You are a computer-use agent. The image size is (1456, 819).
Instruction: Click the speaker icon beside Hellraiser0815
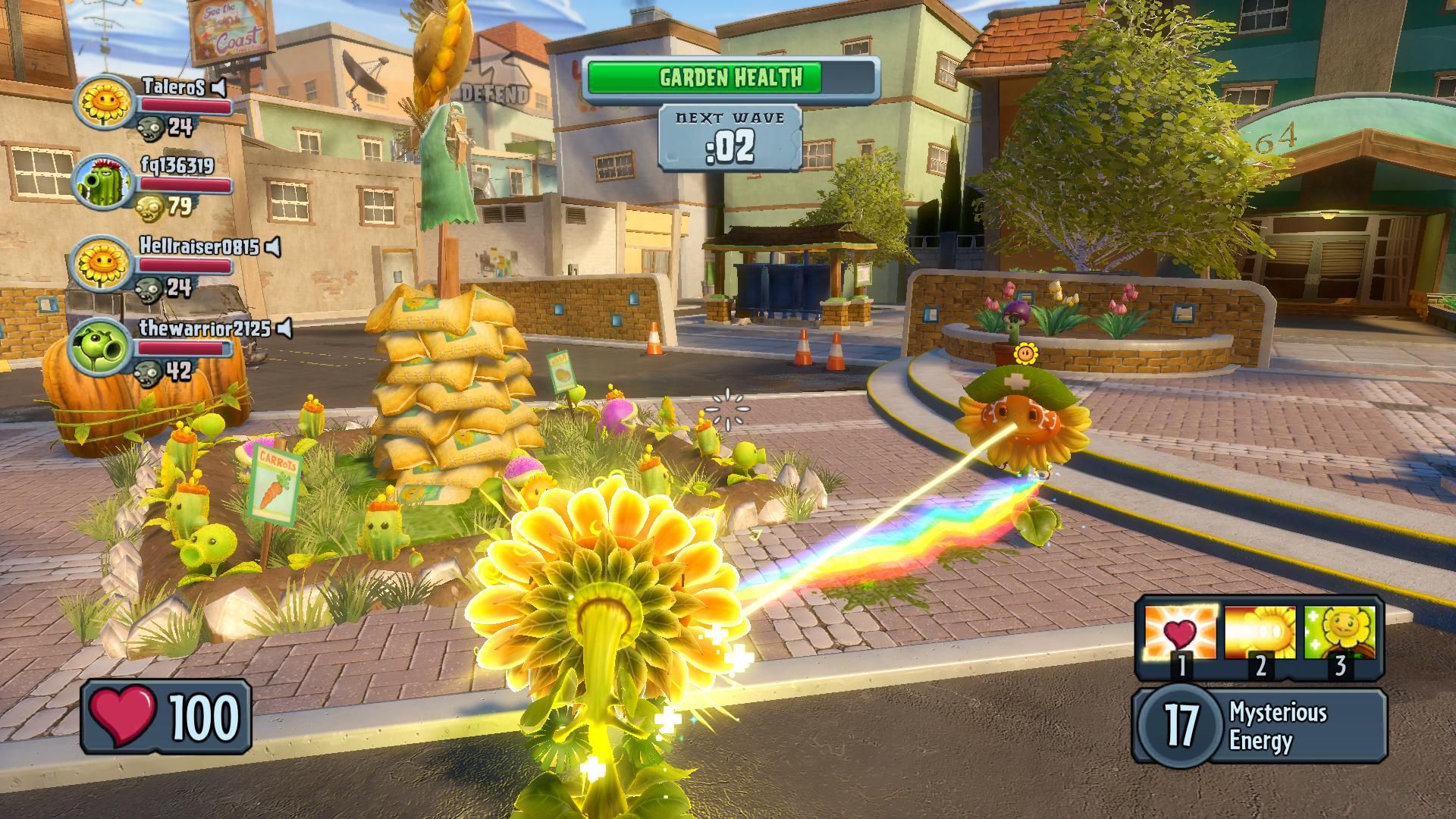(274, 247)
